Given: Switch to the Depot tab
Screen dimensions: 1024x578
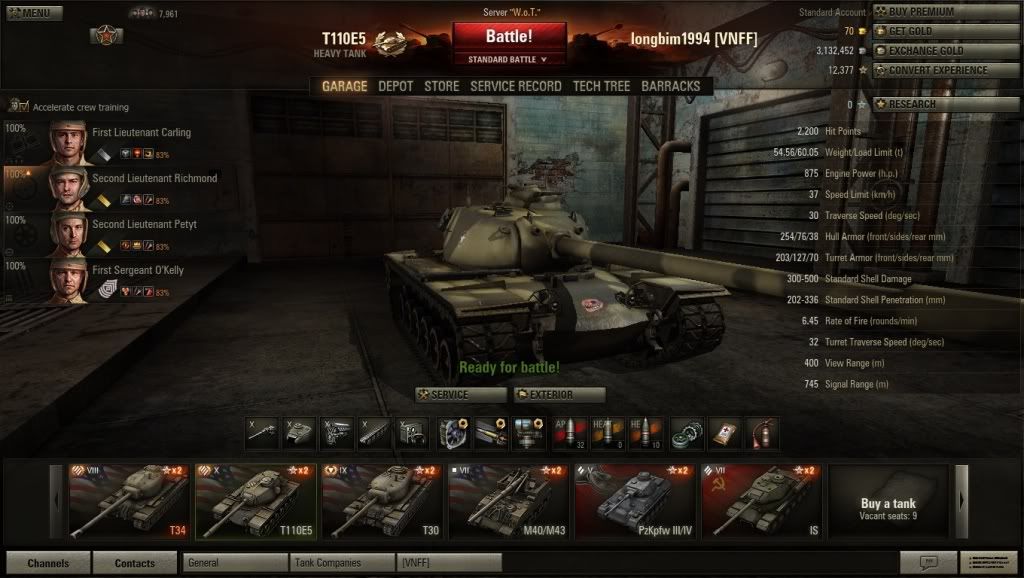Looking at the screenshot, I should [395, 87].
